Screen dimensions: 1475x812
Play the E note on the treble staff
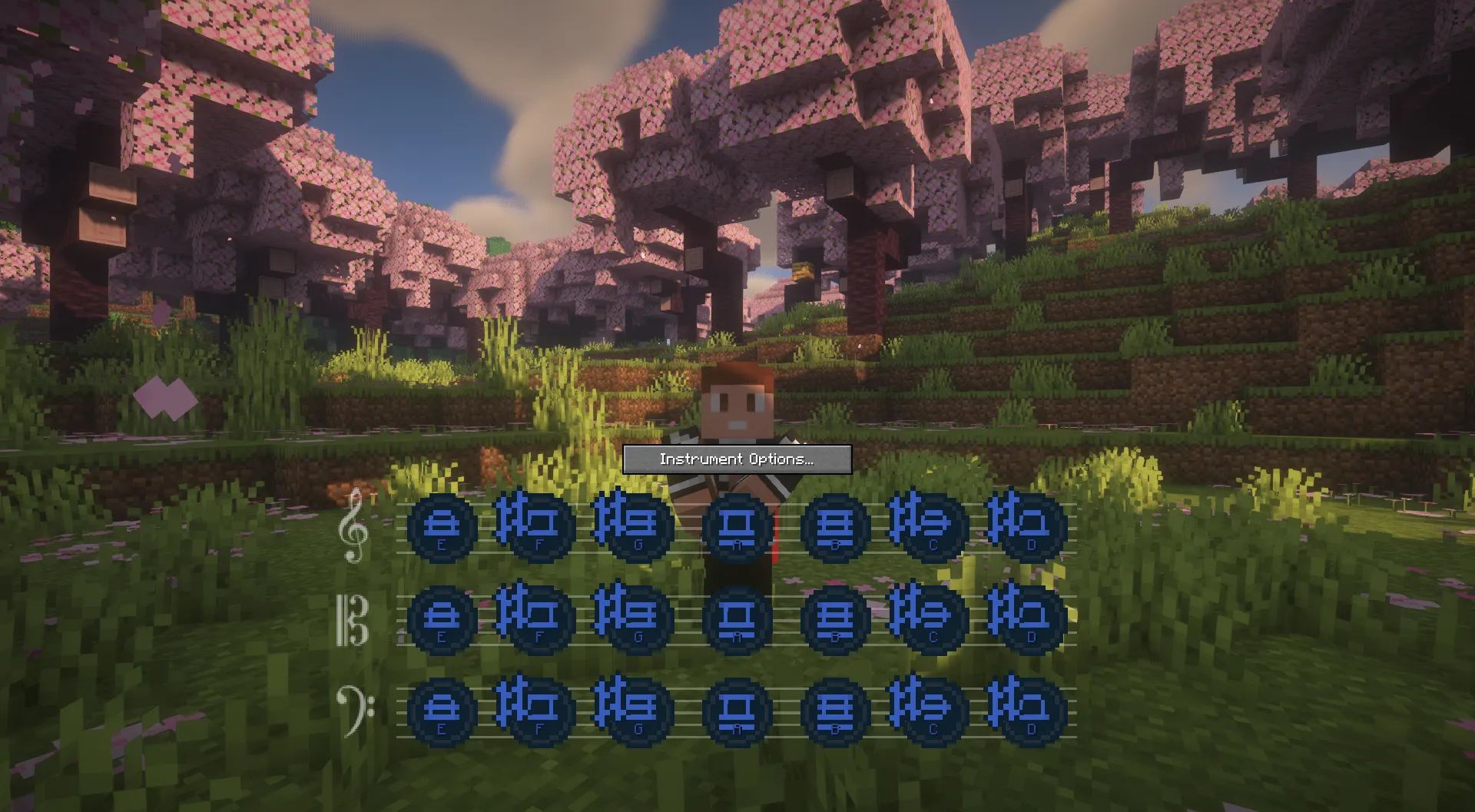pyautogui.click(x=442, y=527)
